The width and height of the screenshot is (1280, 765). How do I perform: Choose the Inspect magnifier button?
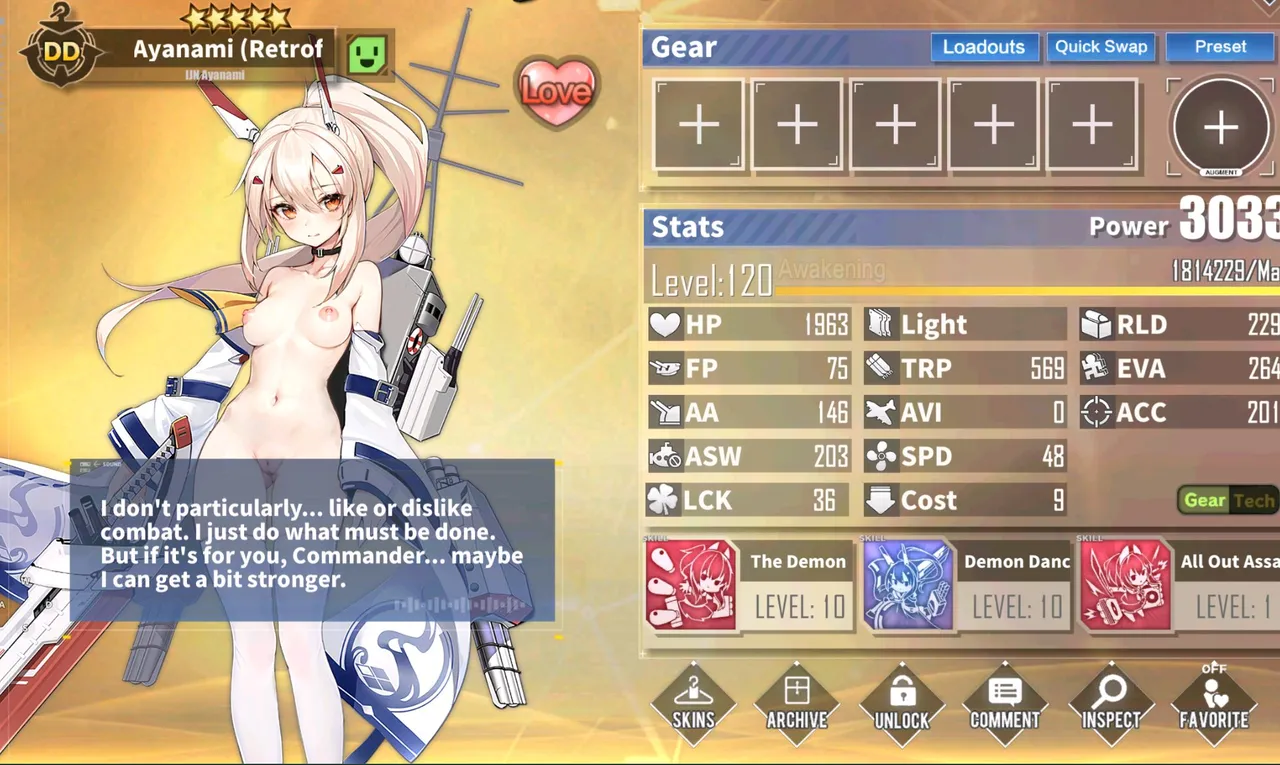pos(1110,703)
